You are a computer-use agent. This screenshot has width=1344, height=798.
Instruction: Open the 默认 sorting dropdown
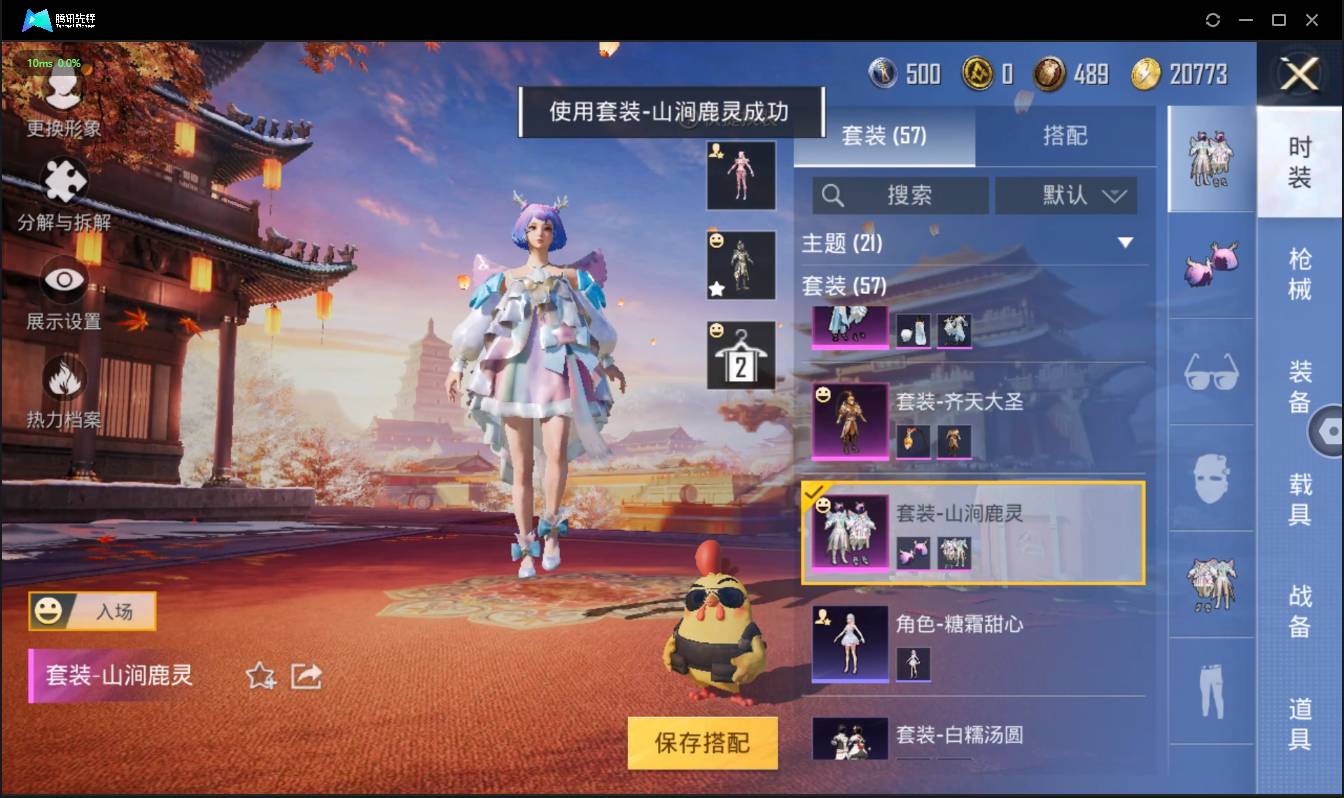(1066, 196)
